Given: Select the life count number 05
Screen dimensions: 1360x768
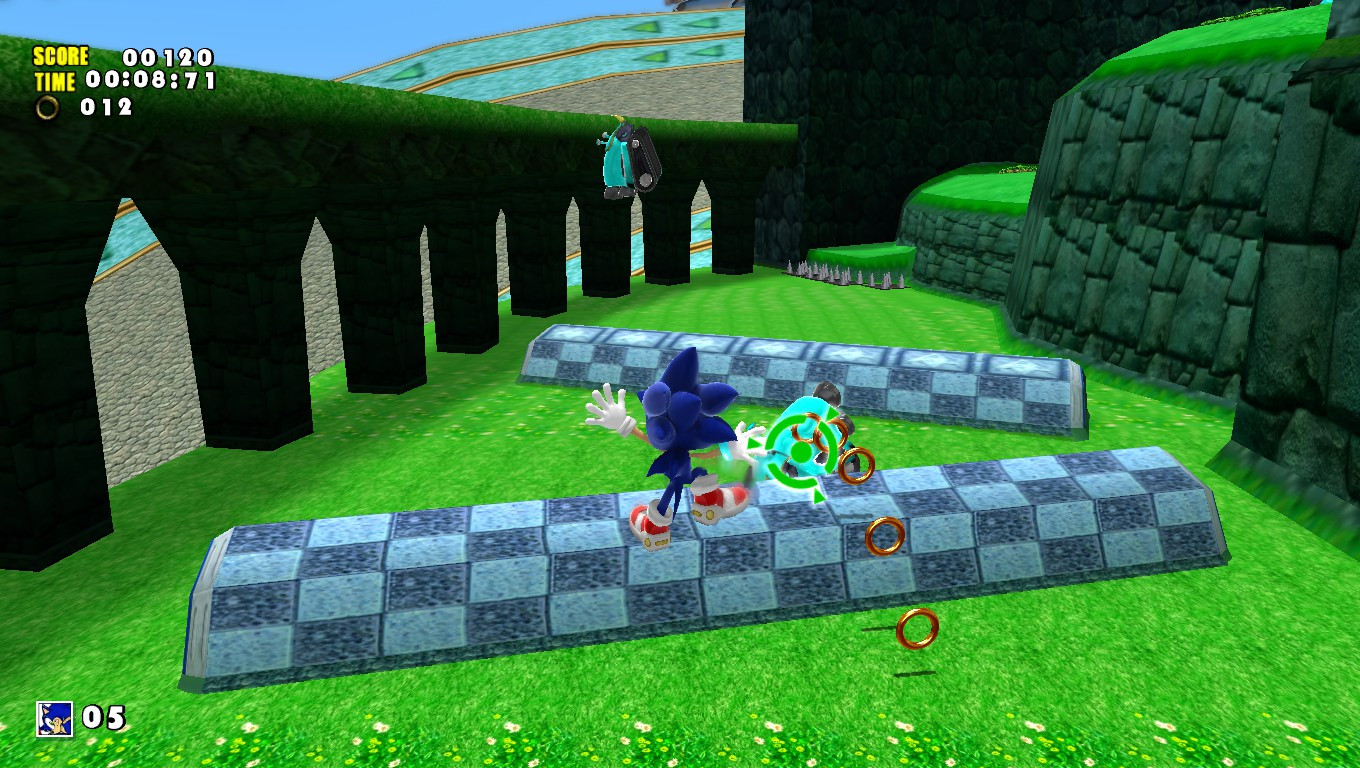Looking at the screenshot, I should (x=106, y=716).
